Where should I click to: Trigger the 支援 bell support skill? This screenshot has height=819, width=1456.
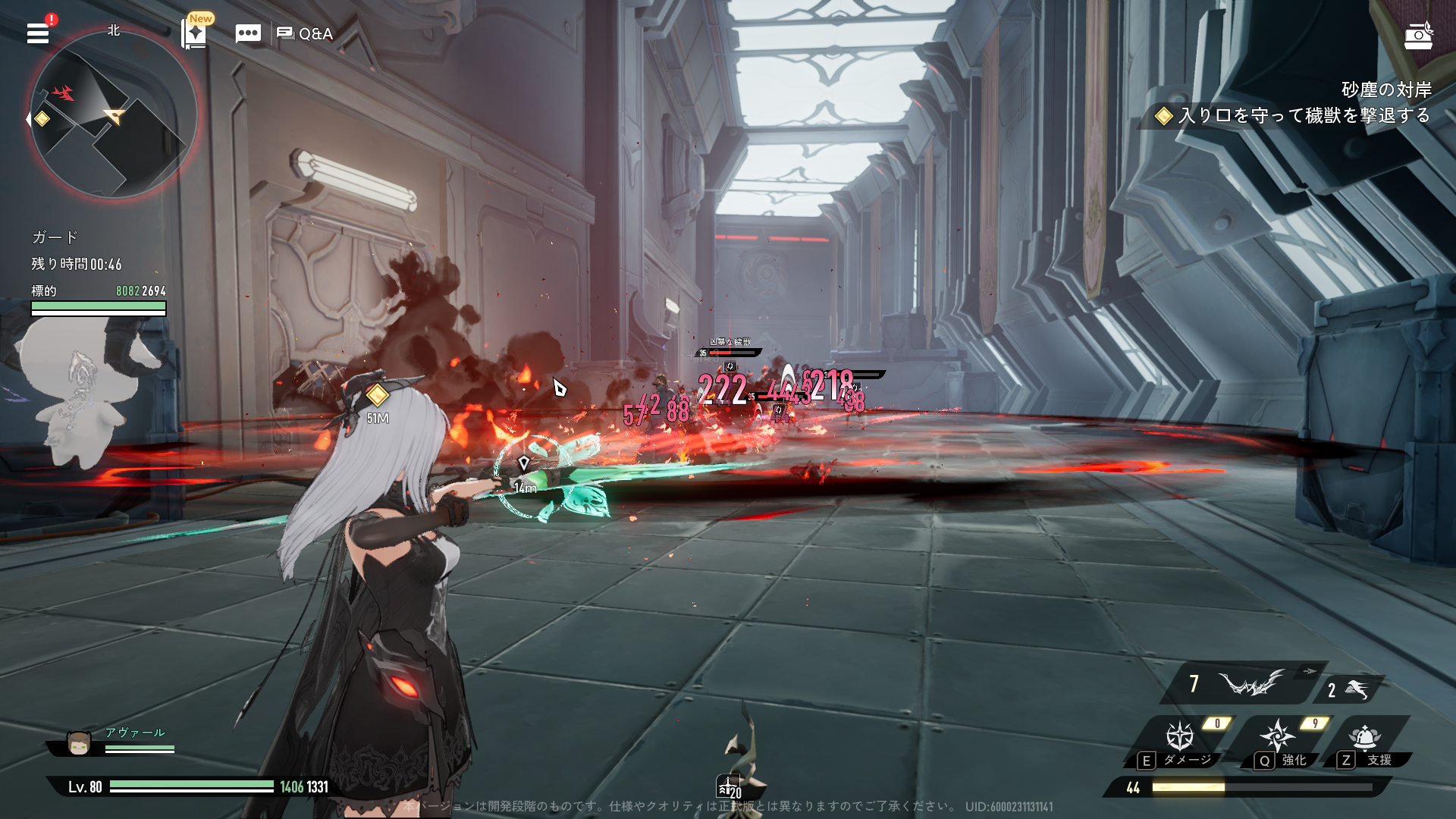tap(1364, 736)
